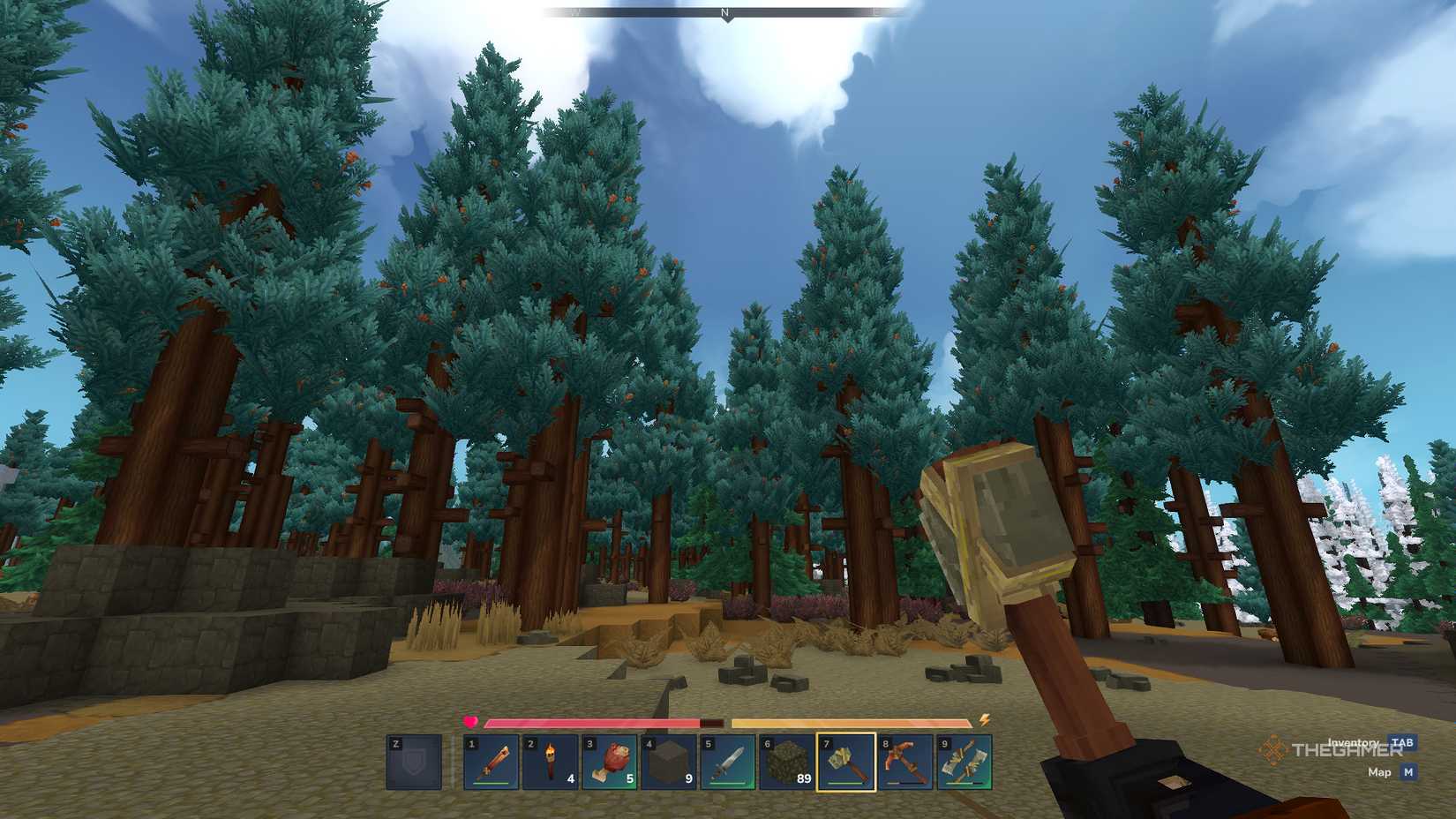
Task: Click the item count 89 on the dirt block
Action: [803, 778]
